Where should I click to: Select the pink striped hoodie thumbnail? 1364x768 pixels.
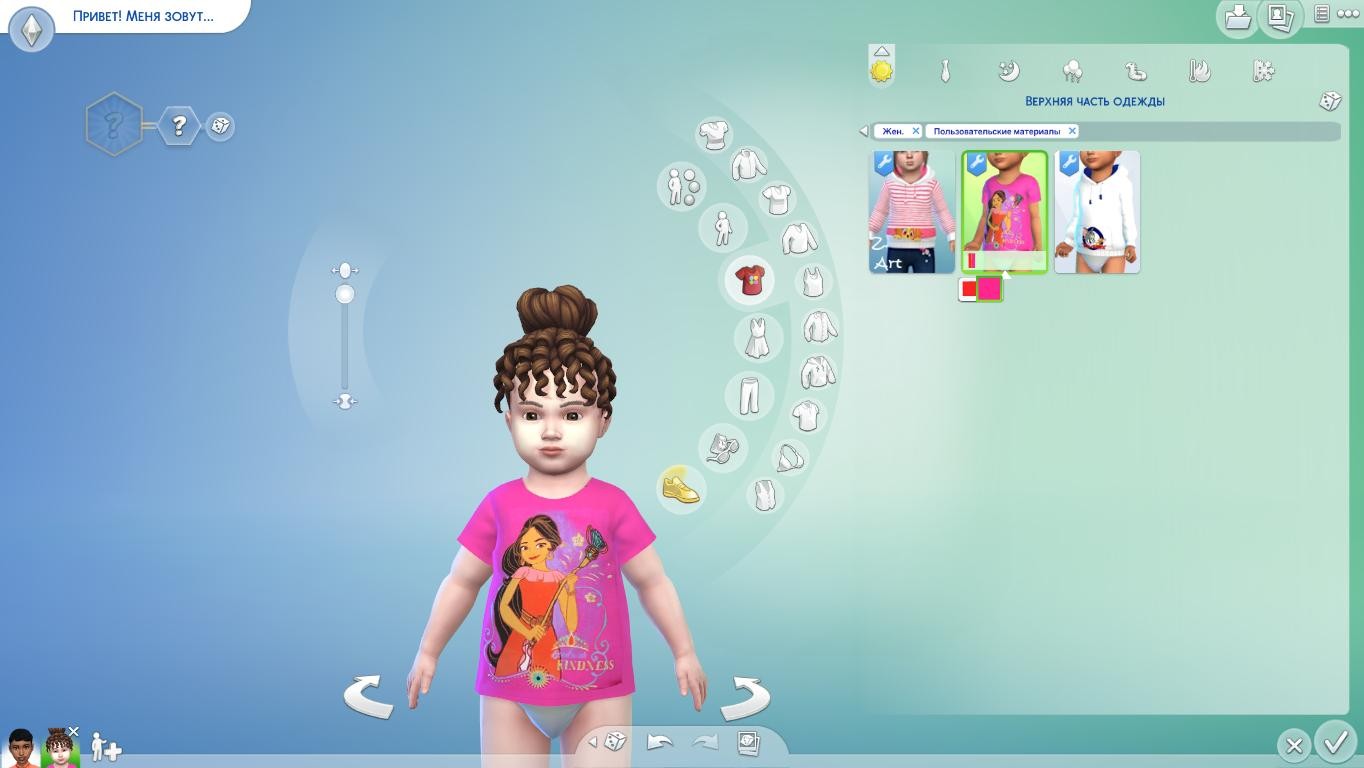911,212
